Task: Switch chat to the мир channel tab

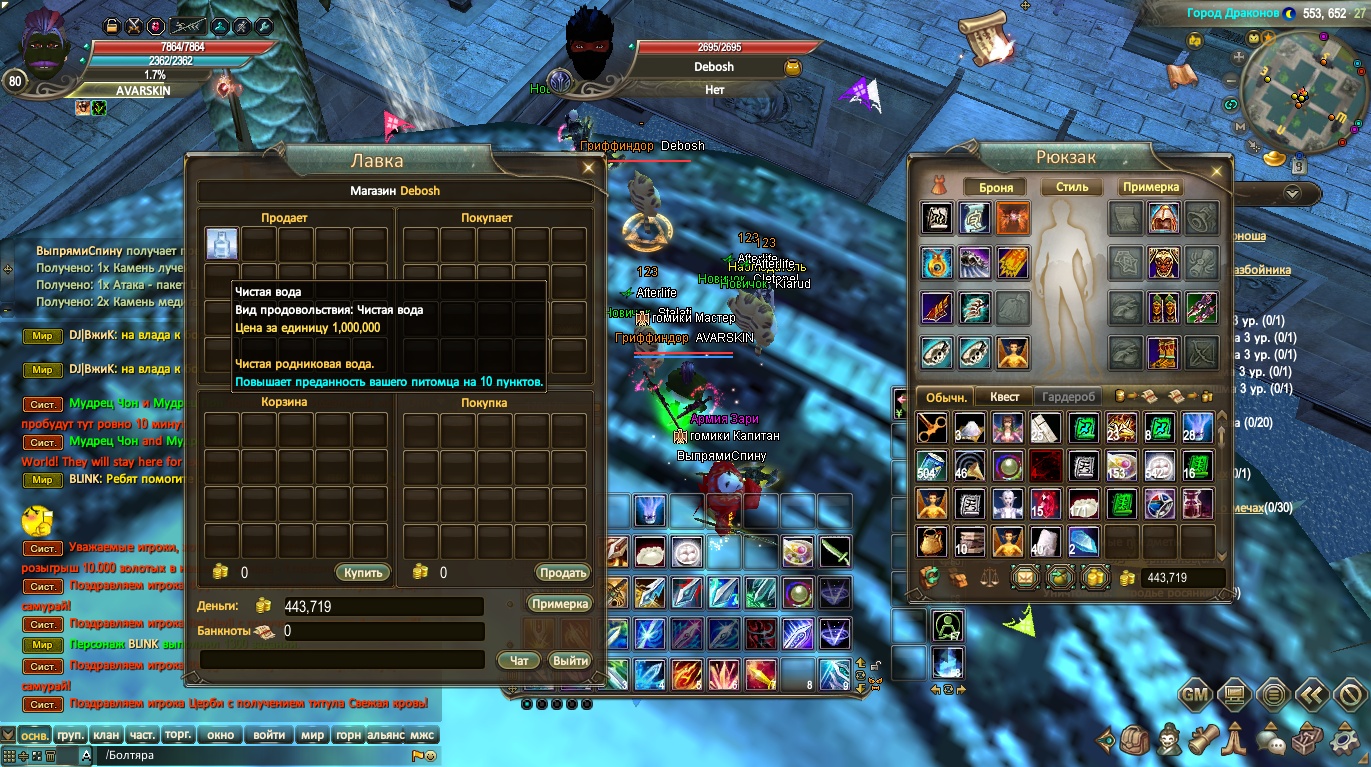Action: coord(313,735)
